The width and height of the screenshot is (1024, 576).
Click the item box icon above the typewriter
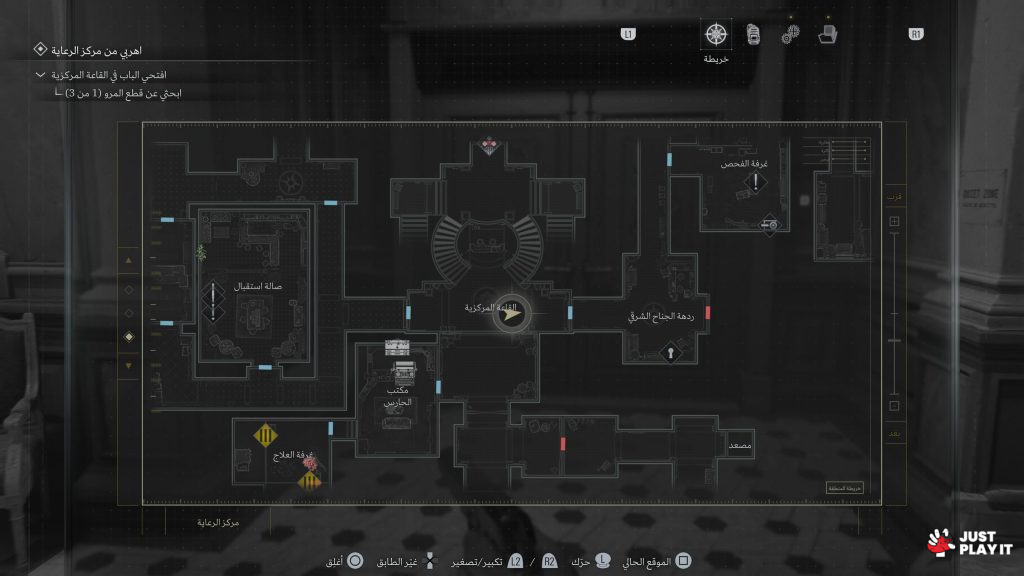click(397, 346)
